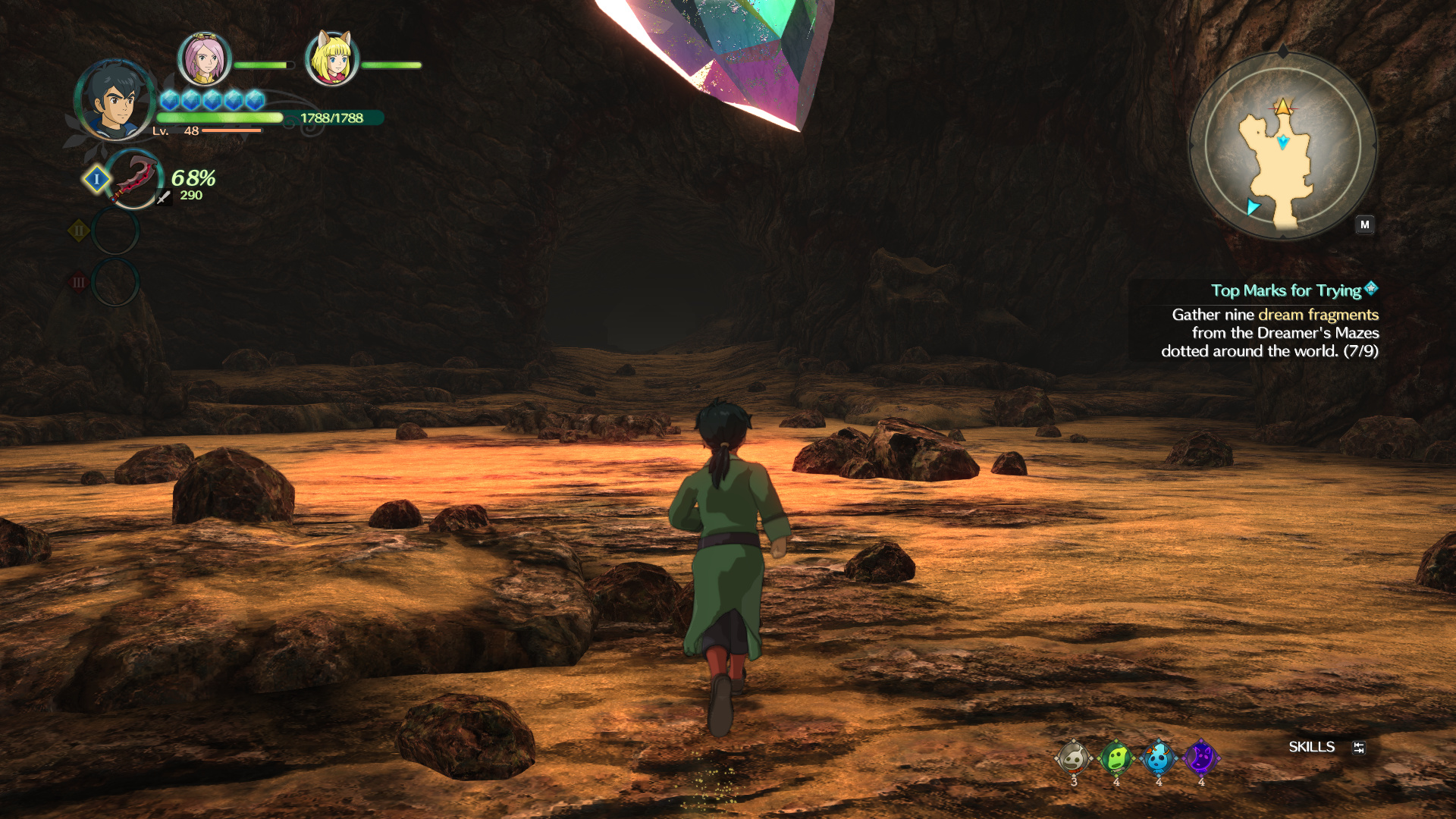
Task: Click the small sword icon beside the weapon
Action: click(163, 197)
